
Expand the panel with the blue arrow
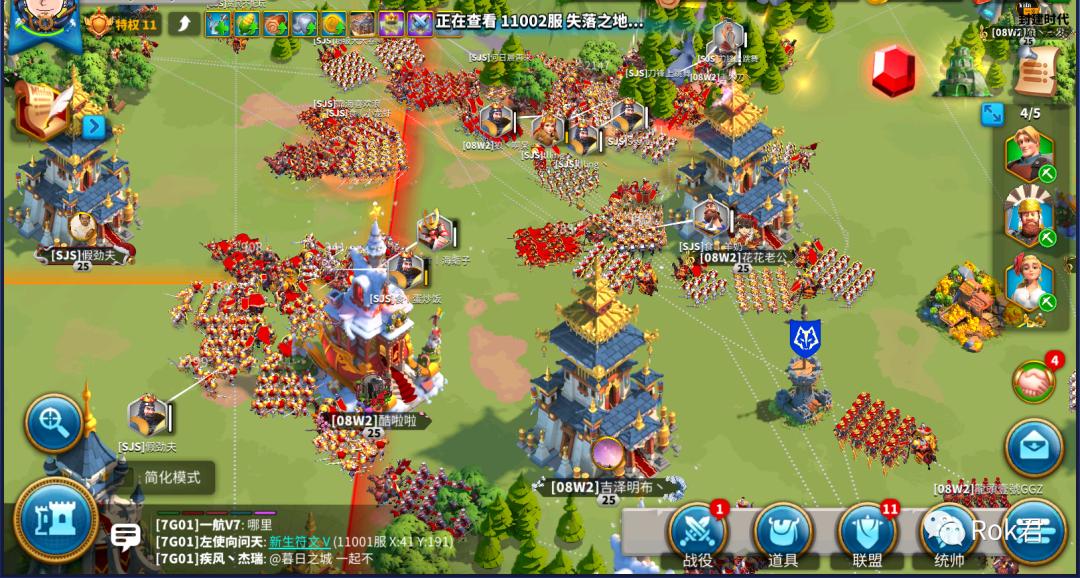(x=94, y=127)
